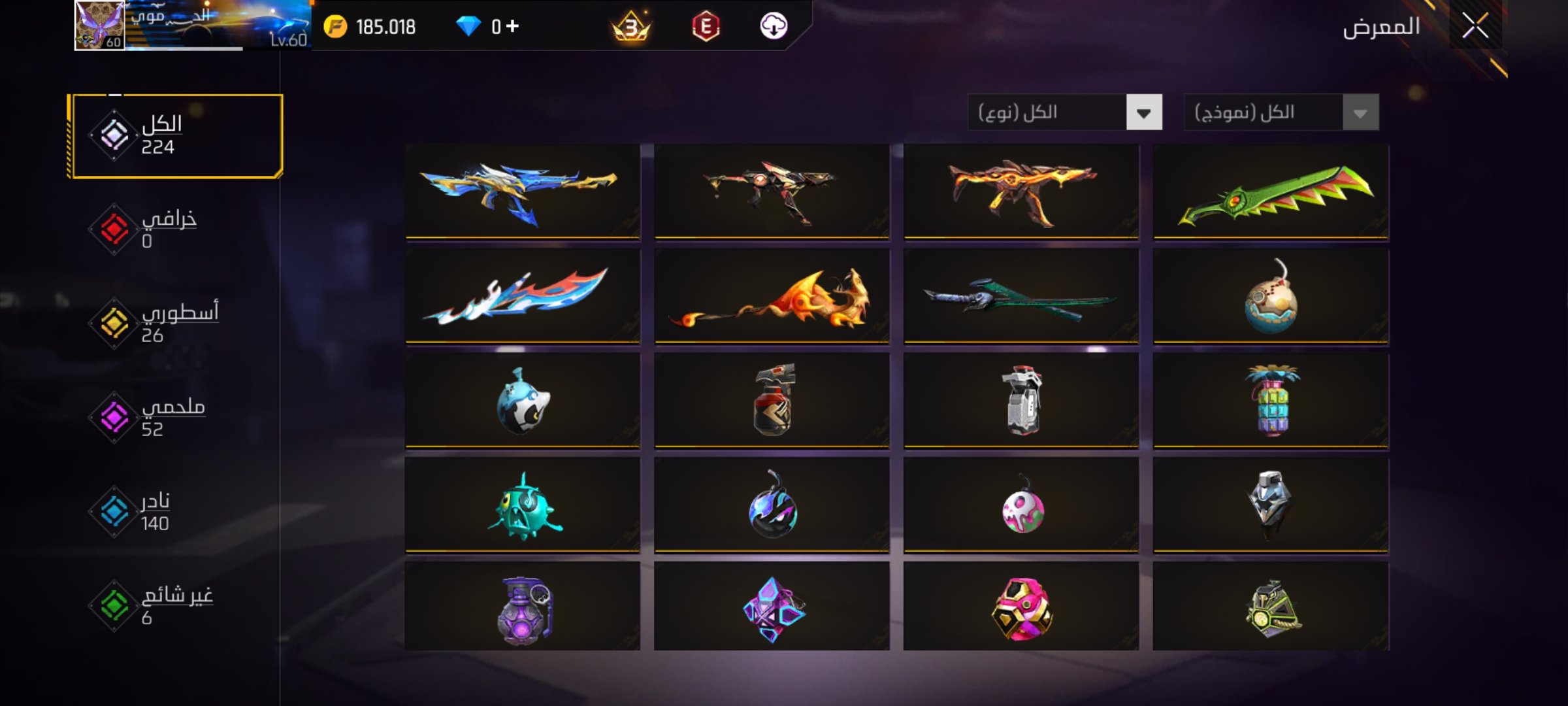The height and width of the screenshot is (706, 1568).
Task: Choose the rainbow block grenade skin
Action: tap(1271, 401)
